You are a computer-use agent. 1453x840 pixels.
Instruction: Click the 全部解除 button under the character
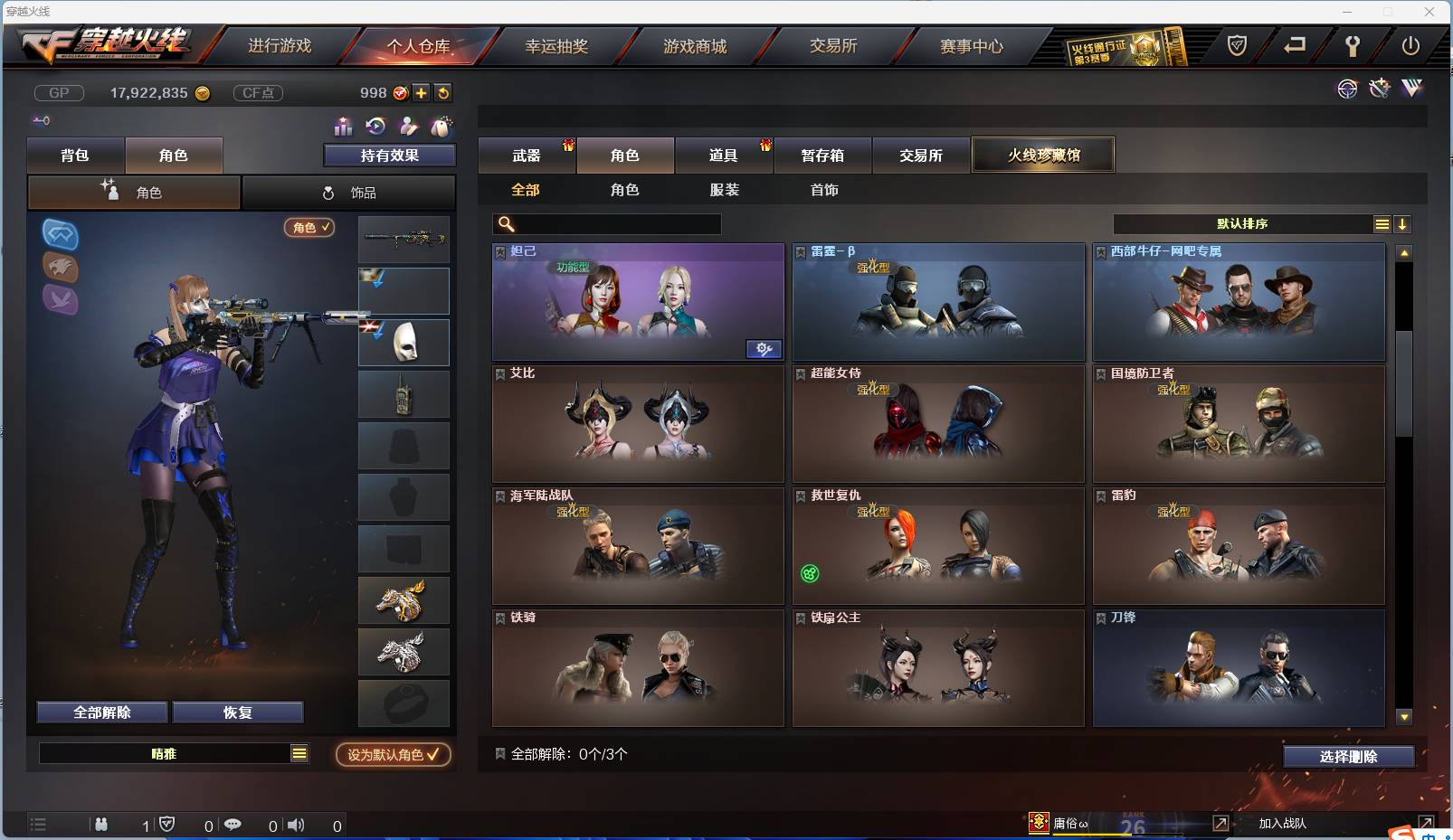coord(101,712)
